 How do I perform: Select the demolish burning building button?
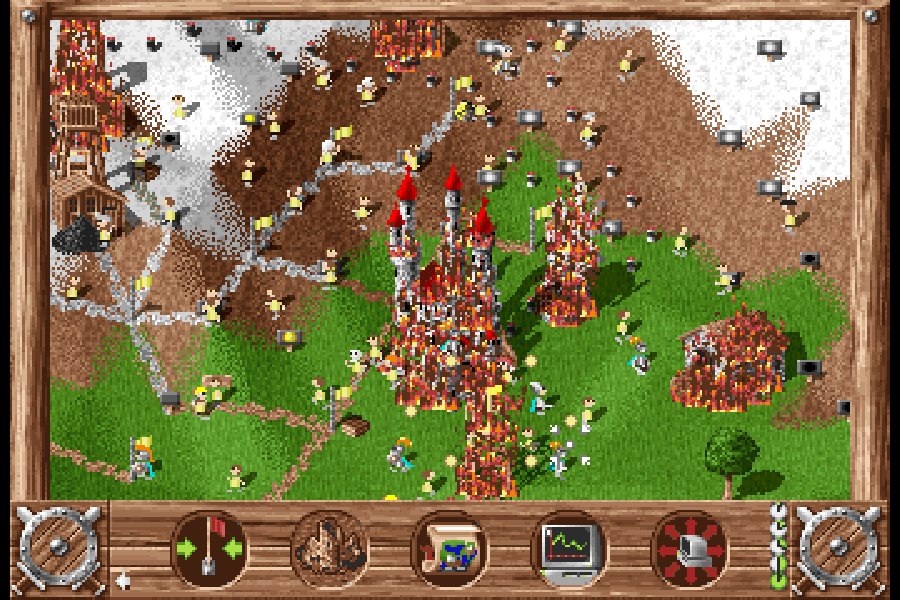330,548
